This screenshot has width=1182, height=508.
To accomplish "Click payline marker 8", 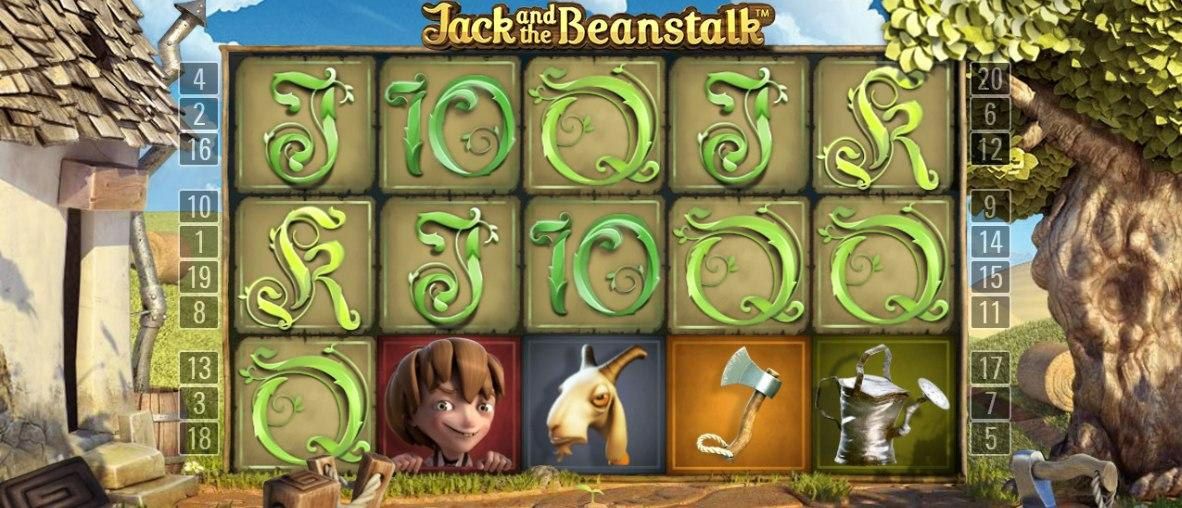I will click(200, 312).
